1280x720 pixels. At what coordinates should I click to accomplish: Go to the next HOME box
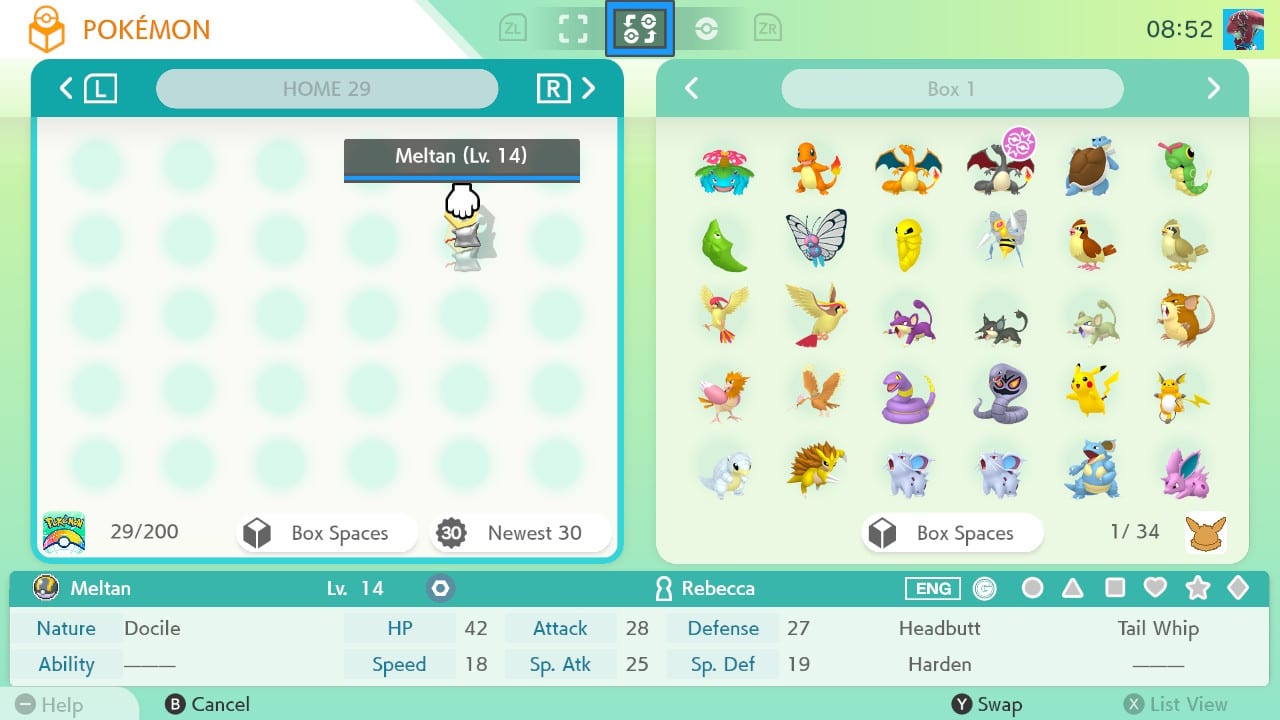point(589,89)
